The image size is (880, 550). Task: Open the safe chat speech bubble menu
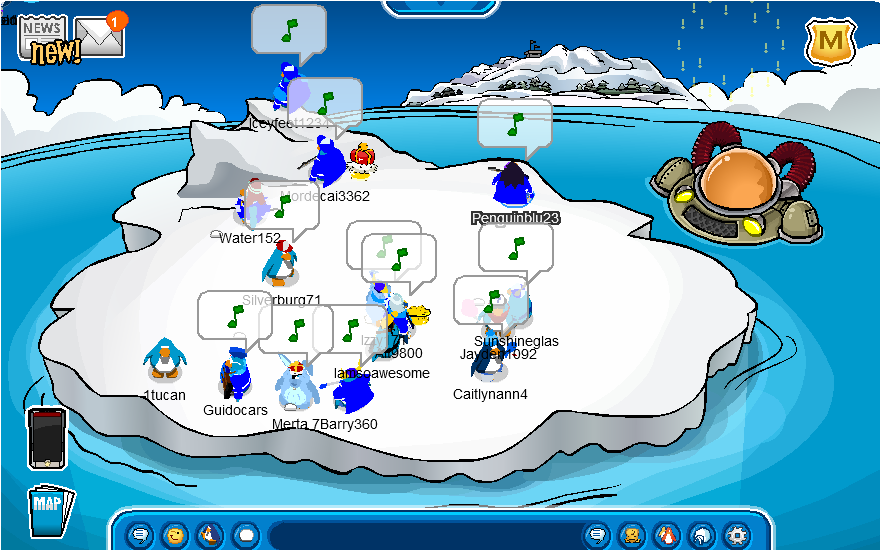point(140,535)
